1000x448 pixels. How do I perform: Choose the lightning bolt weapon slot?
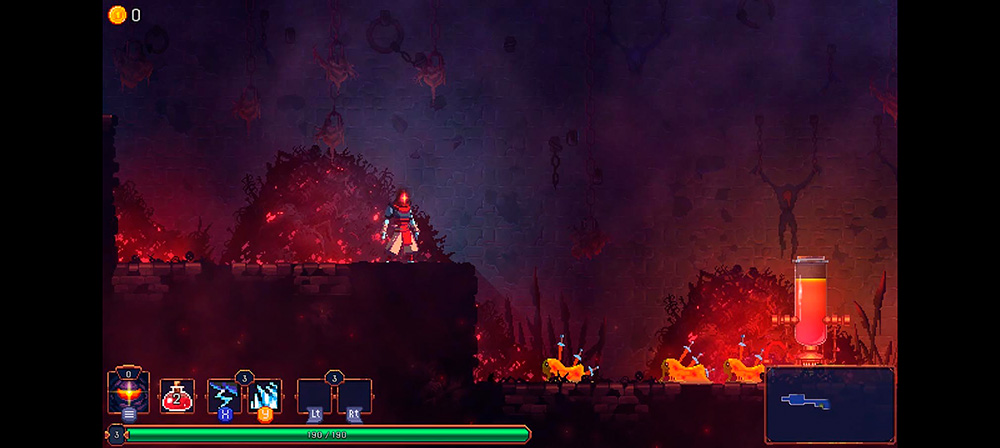(223, 396)
